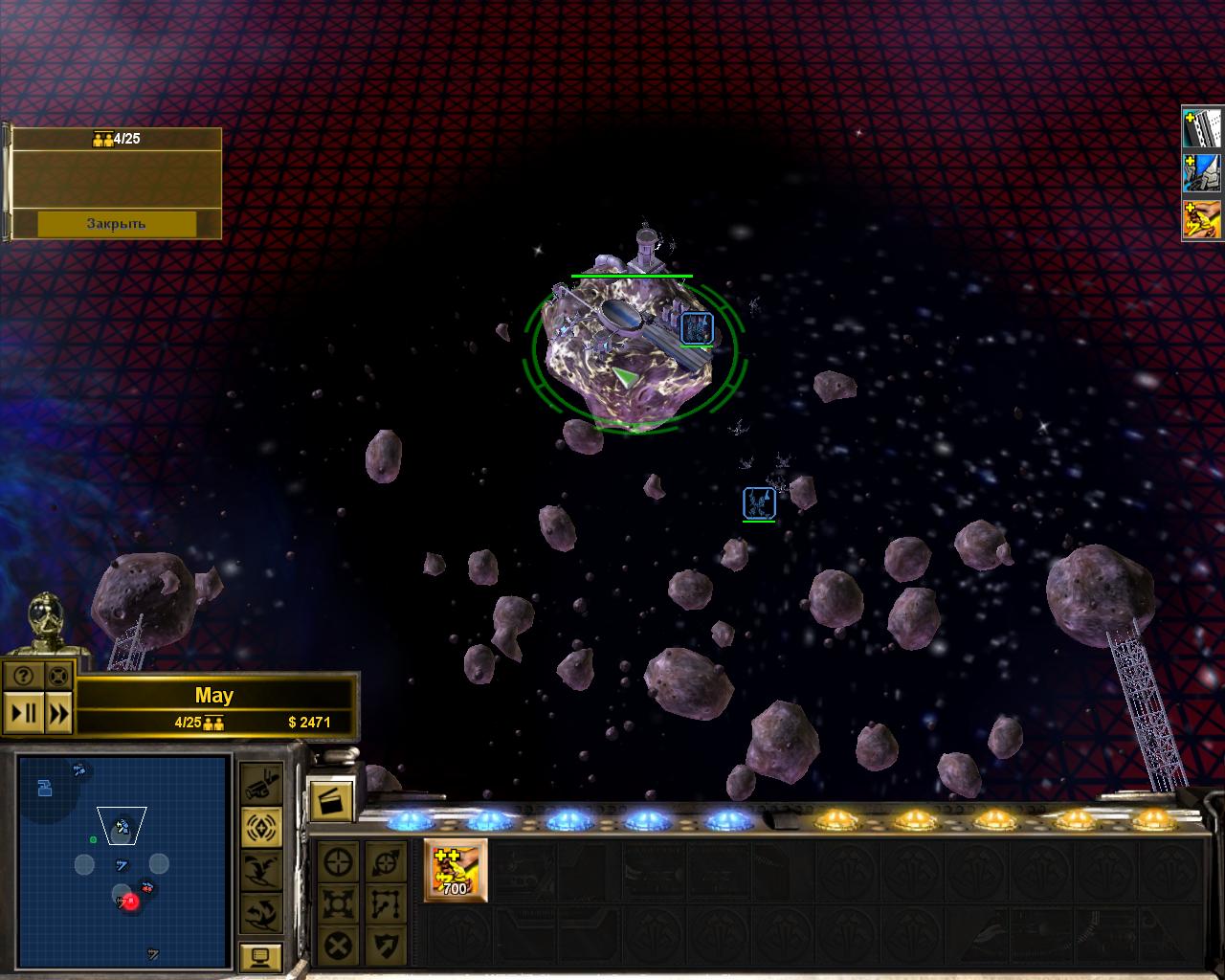Choose the attack crosshair command
Viewport: 1225px width, 980px height.
click(x=338, y=860)
